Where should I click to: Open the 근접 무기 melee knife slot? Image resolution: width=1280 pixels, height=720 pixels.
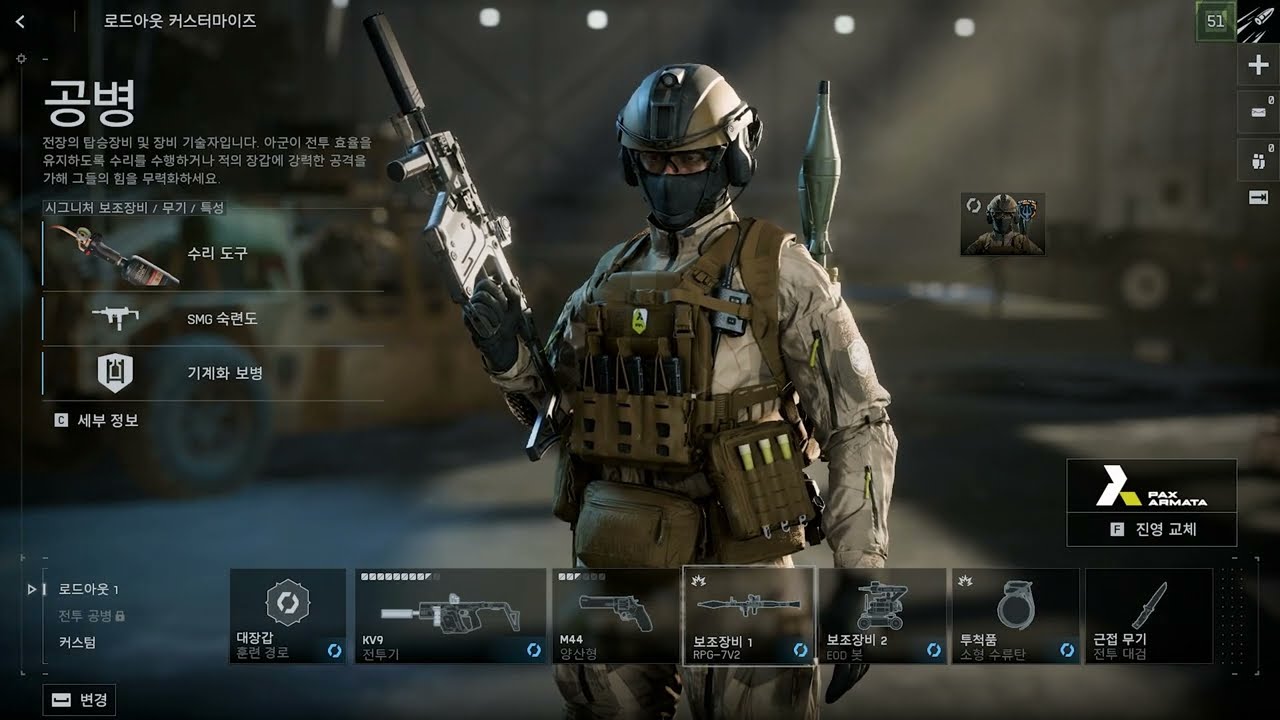1148,616
